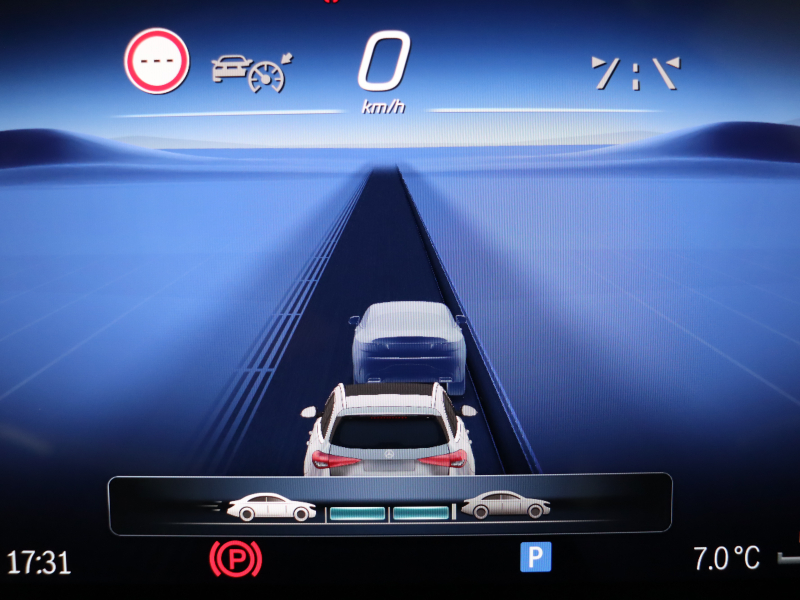Click the red parking brake warning icon

(235, 557)
